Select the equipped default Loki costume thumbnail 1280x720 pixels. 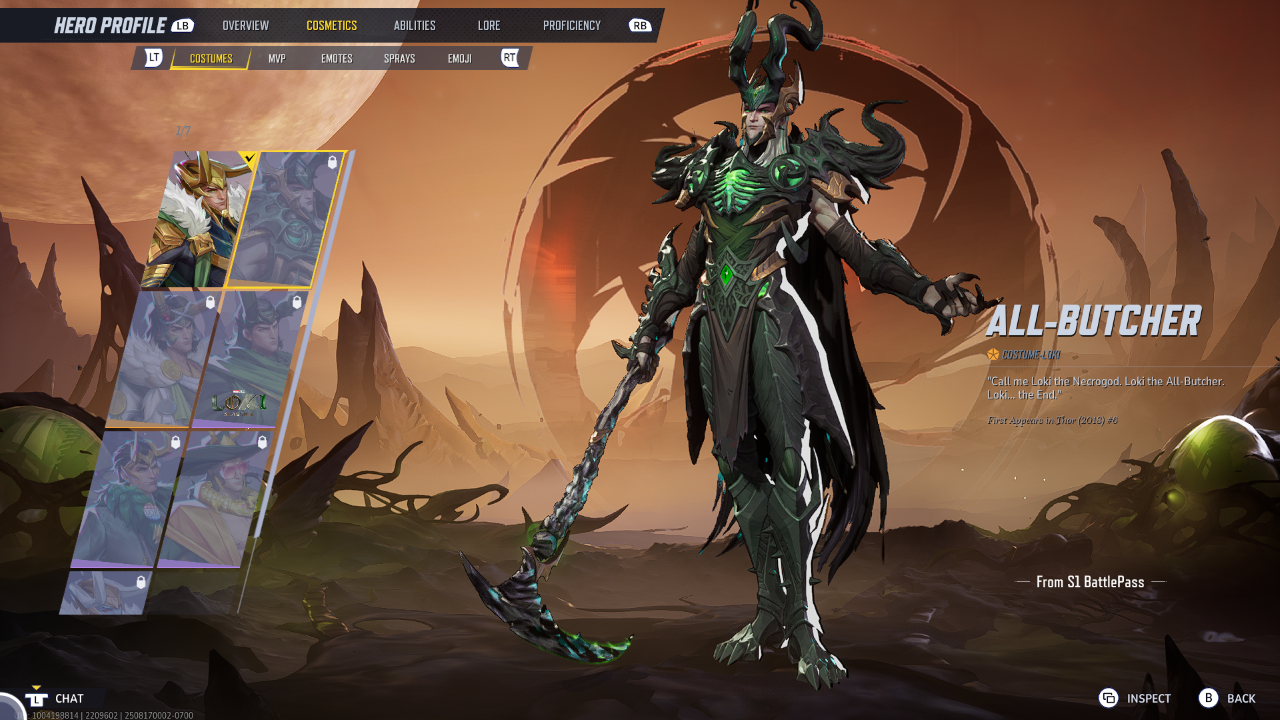tap(195, 220)
